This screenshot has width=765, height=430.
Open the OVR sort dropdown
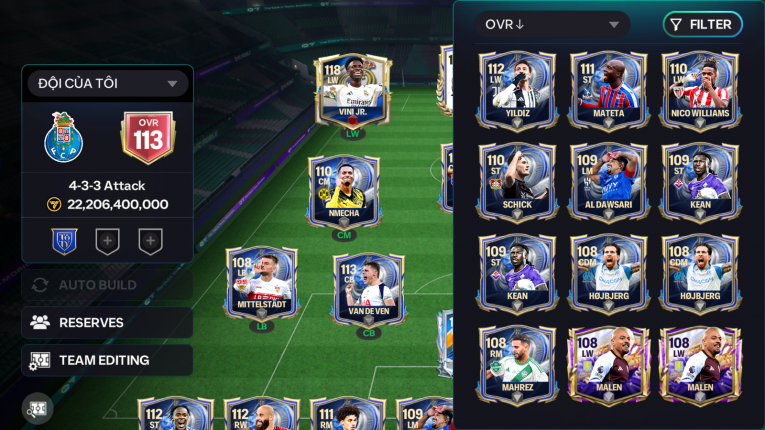tap(552, 25)
